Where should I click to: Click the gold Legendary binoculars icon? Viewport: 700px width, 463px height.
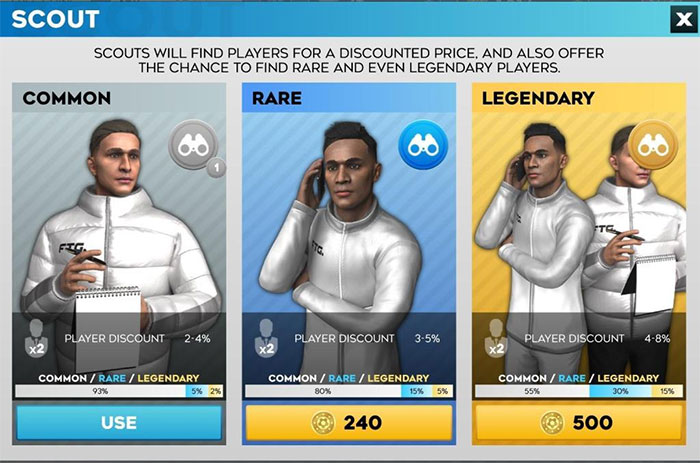click(x=652, y=145)
